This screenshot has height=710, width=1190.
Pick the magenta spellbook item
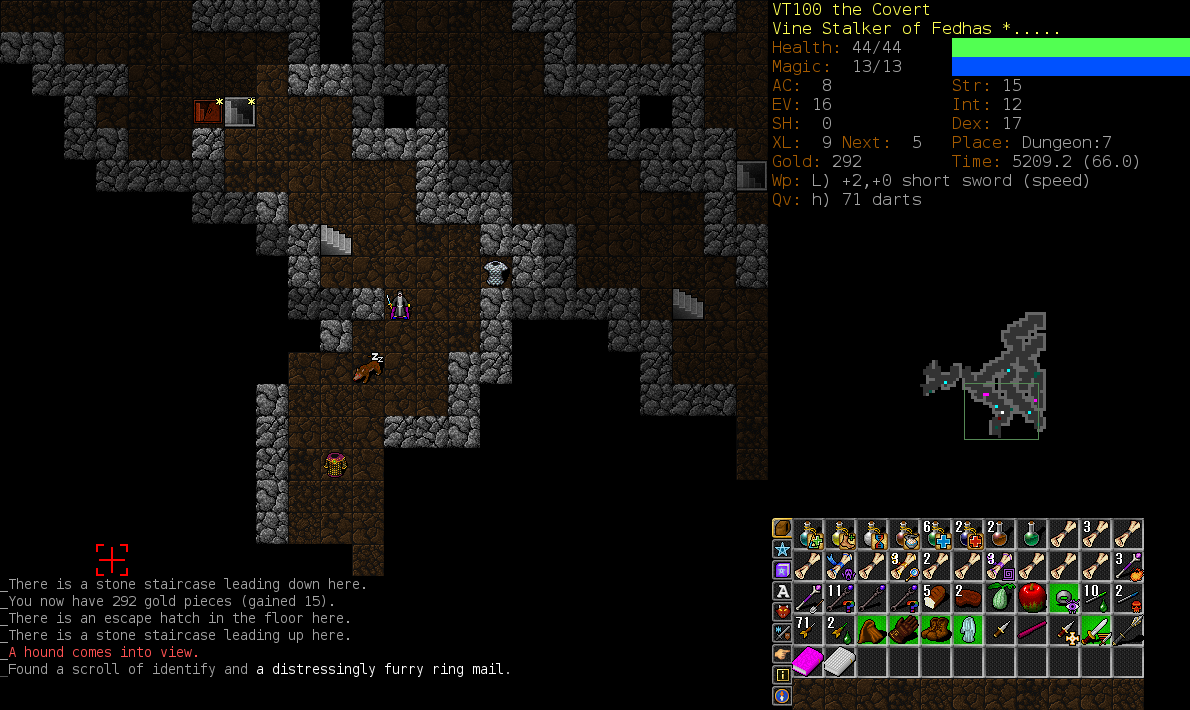808,662
